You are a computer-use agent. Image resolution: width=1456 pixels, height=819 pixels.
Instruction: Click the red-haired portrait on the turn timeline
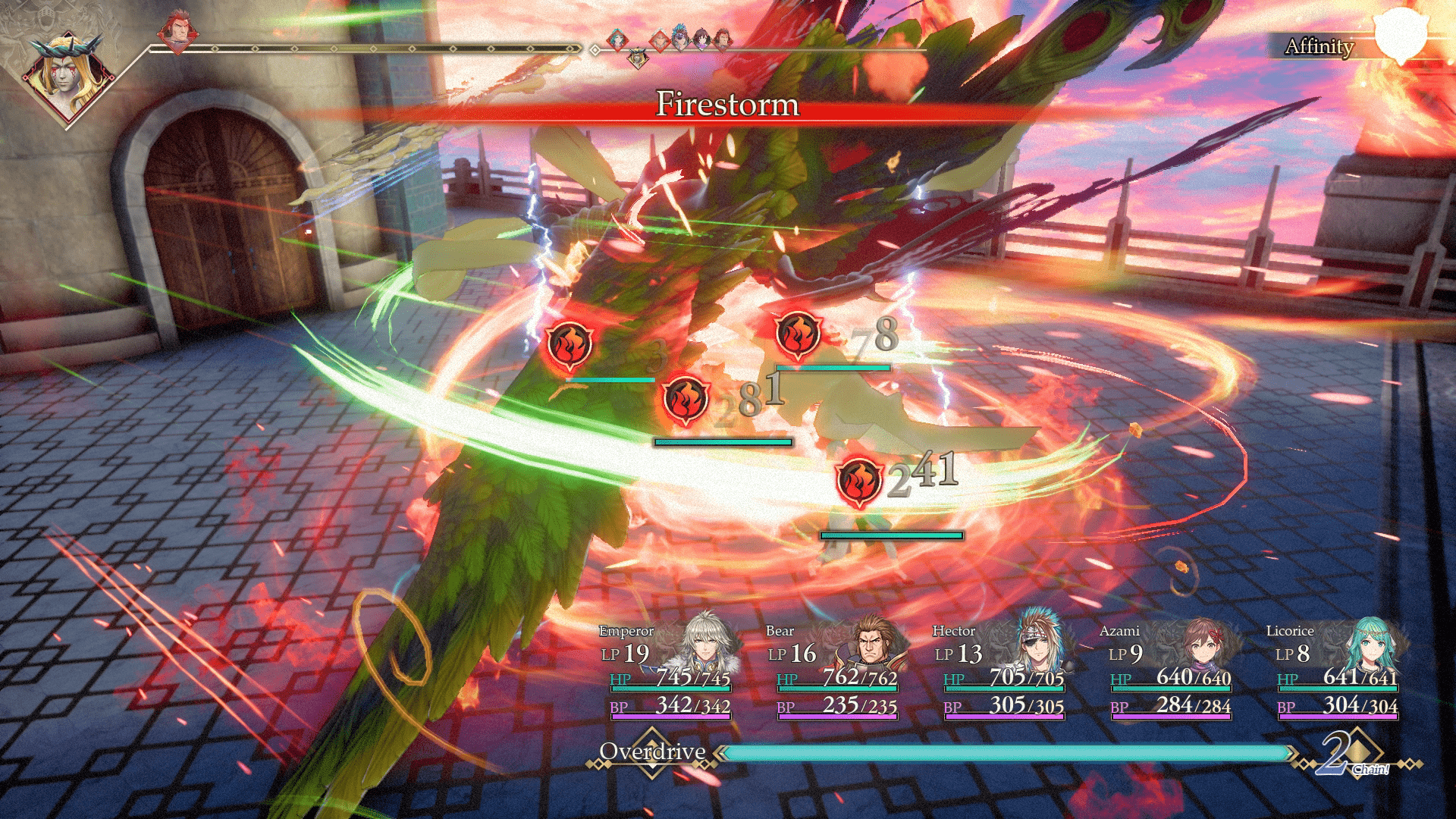(x=177, y=33)
